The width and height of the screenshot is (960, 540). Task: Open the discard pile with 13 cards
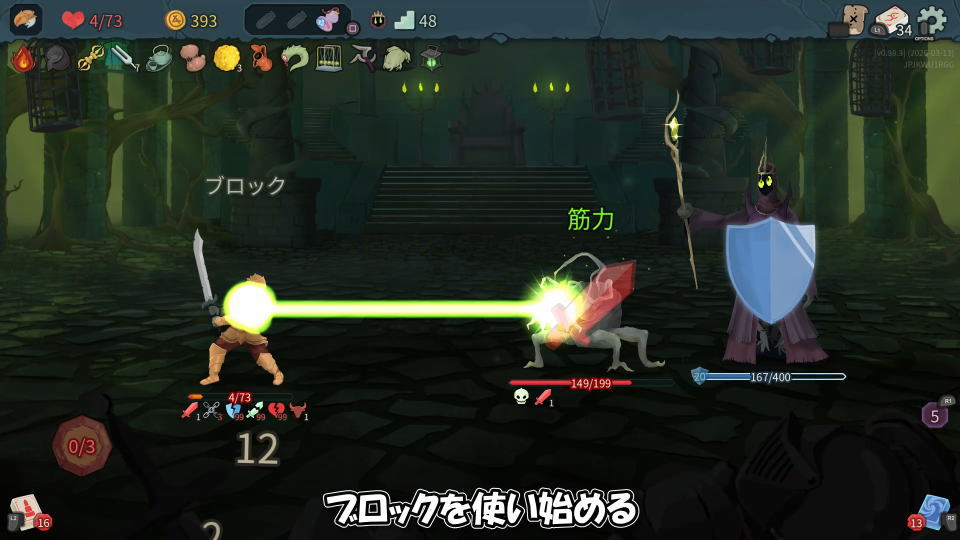932,511
